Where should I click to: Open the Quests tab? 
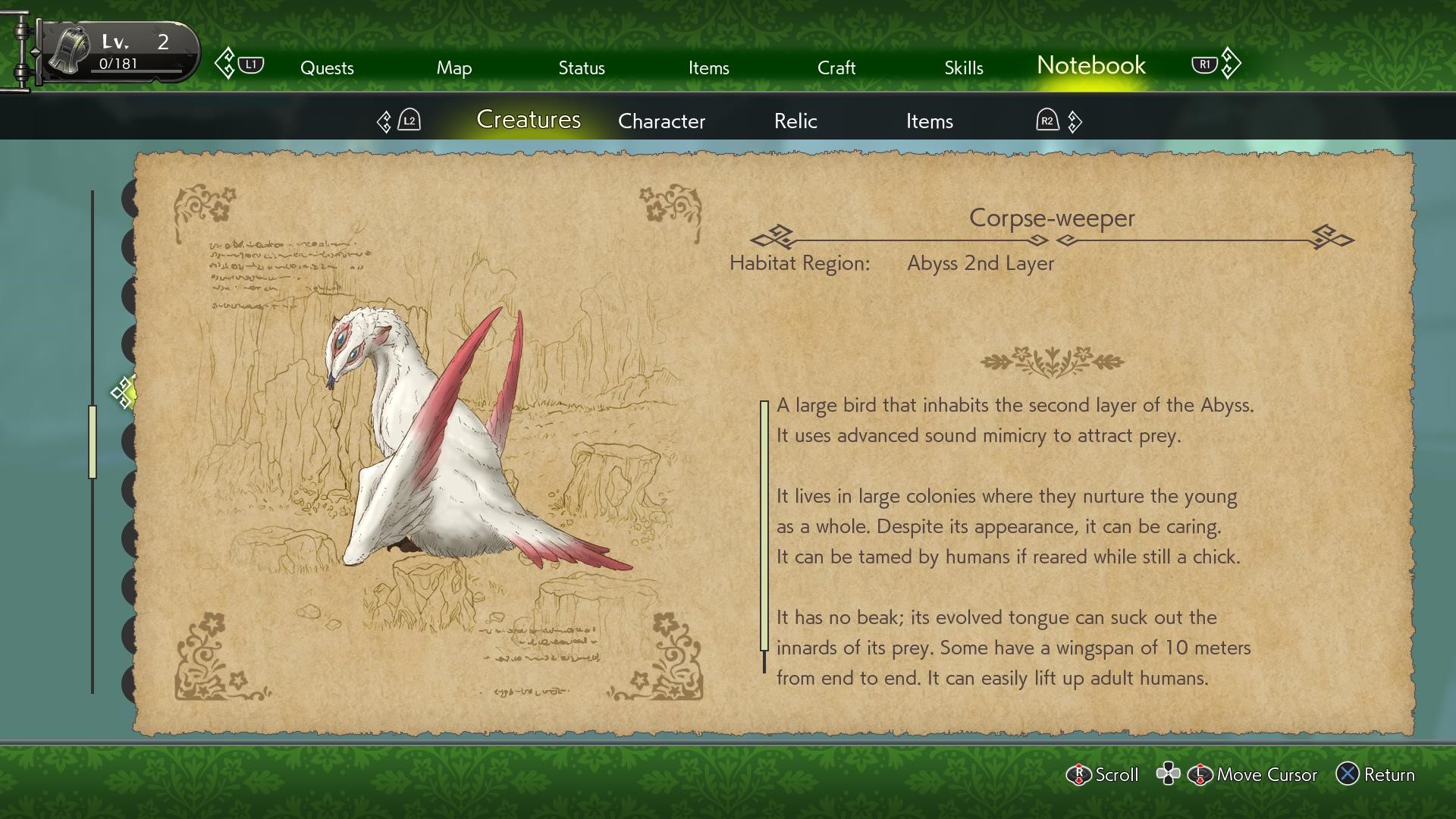[x=327, y=67]
